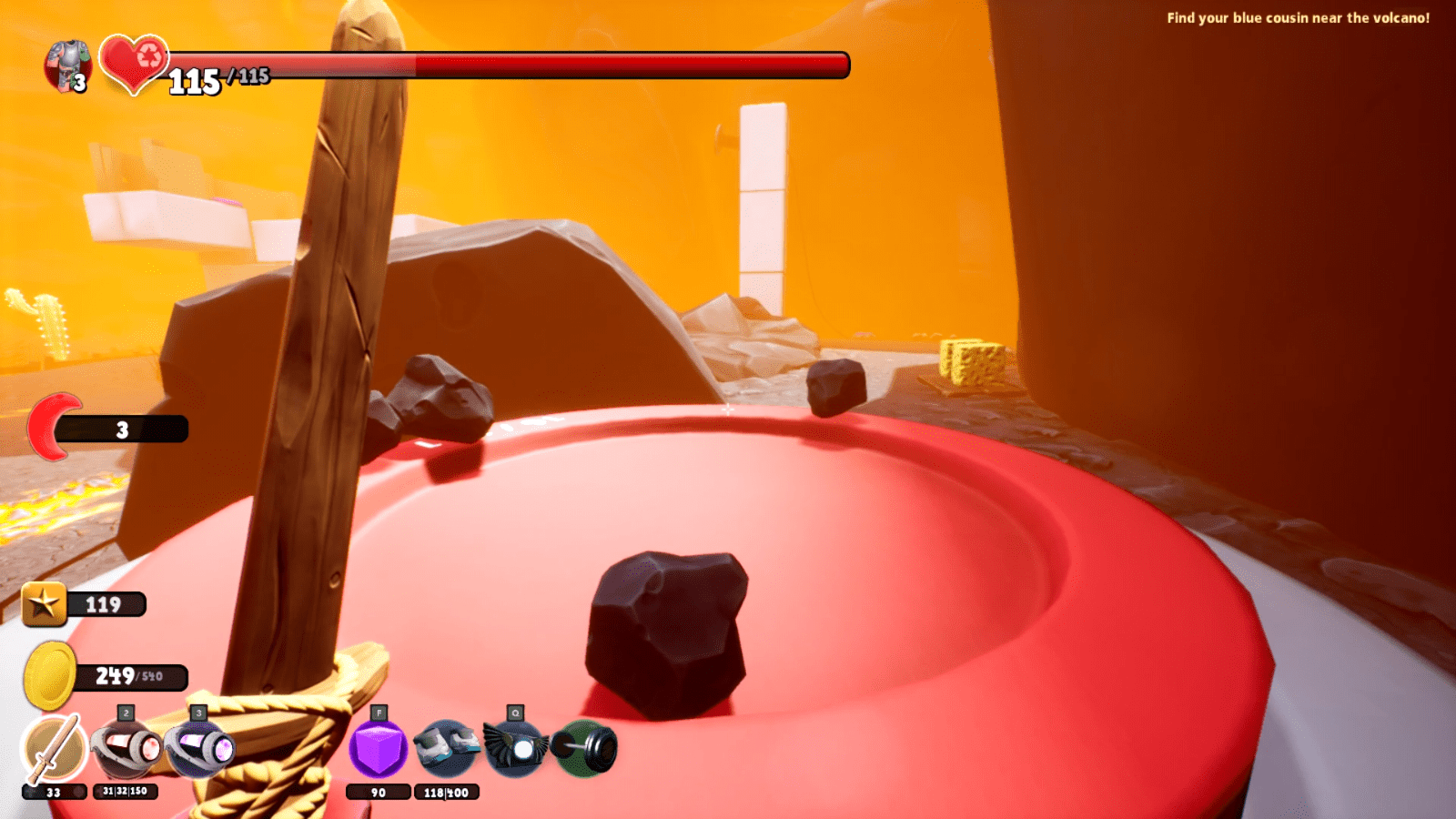The height and width of the screenshot is (819, 1456).
Task: Click the 90 count under the purple cube
Action: point(379,793)
